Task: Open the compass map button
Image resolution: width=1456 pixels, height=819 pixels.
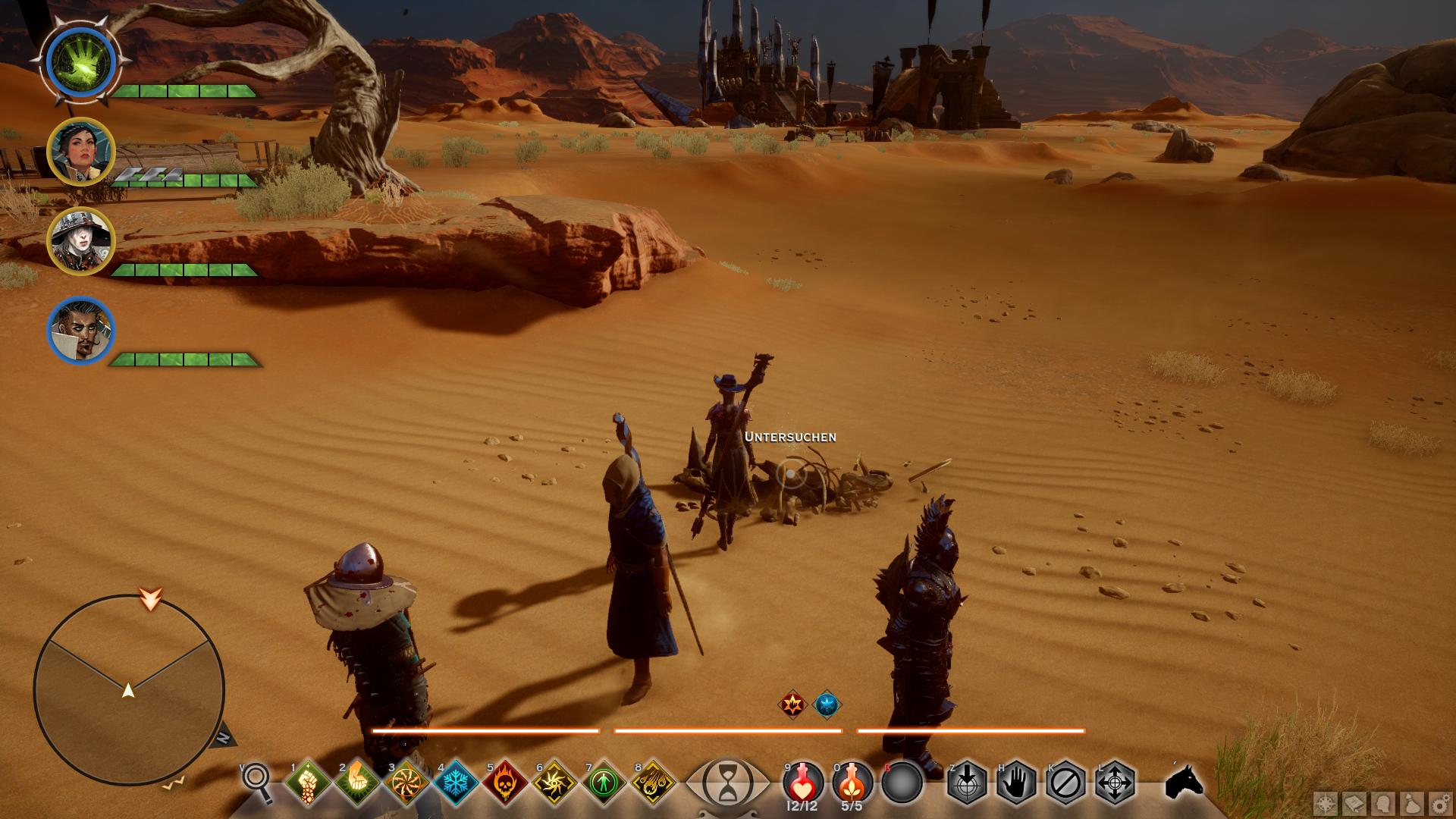Action: [x=1326, y=804]
